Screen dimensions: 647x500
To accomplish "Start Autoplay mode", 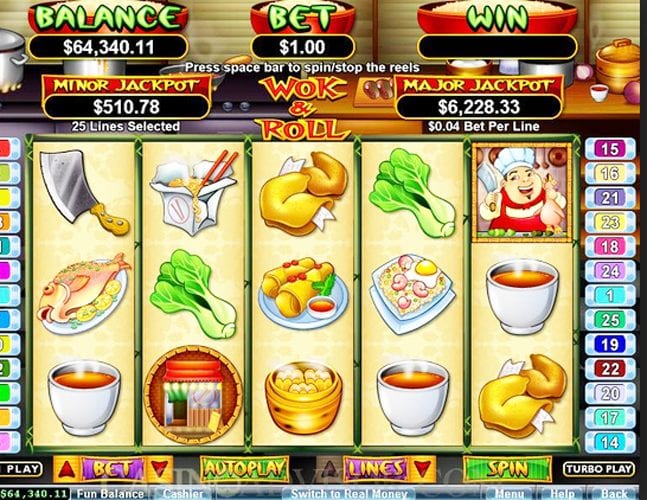I will click(245, 468).
